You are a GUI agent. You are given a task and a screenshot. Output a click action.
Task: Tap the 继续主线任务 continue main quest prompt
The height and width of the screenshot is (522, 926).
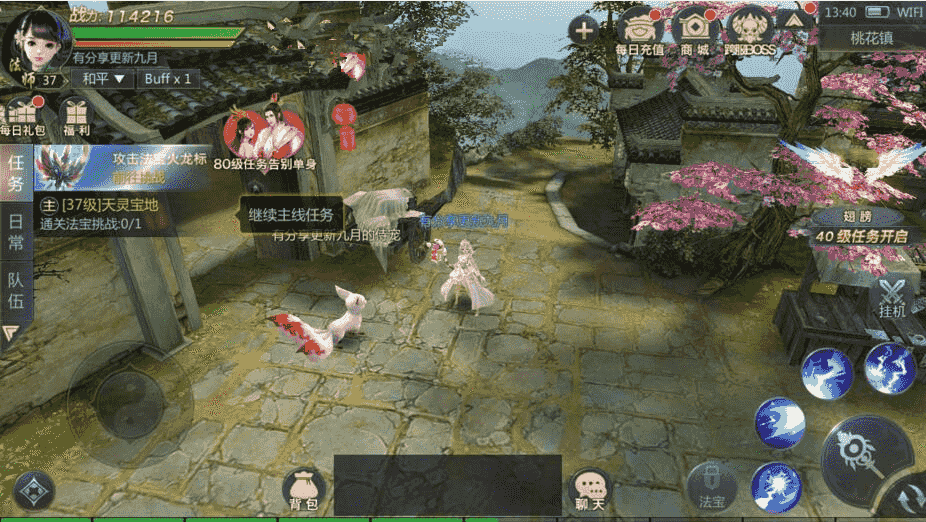click(x=292, y=214)
